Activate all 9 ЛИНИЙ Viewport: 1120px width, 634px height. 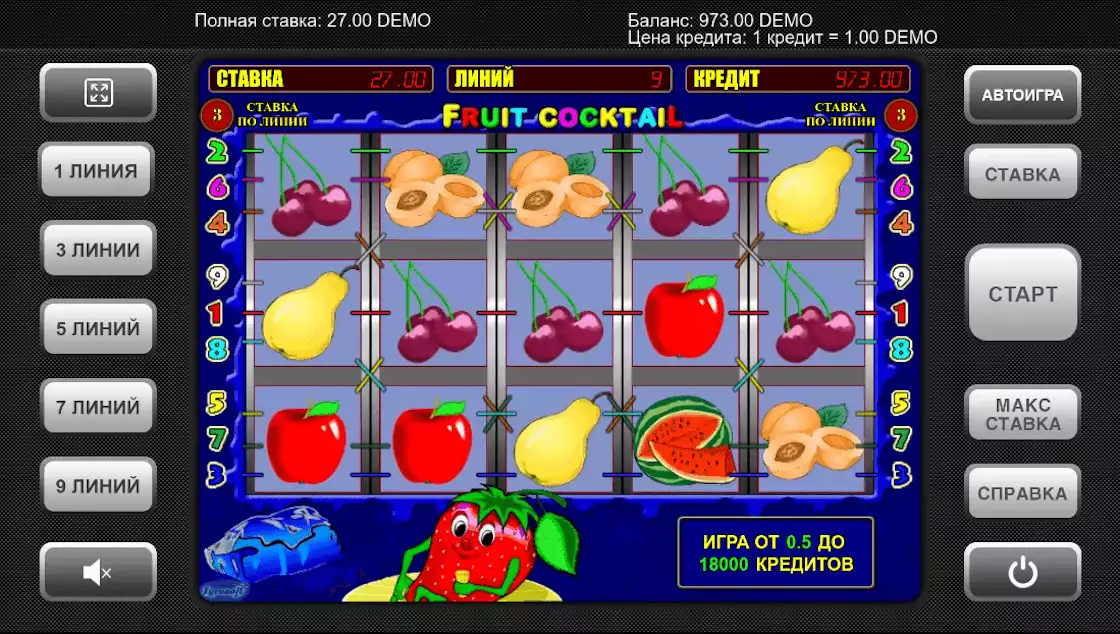tap(97, 486)
